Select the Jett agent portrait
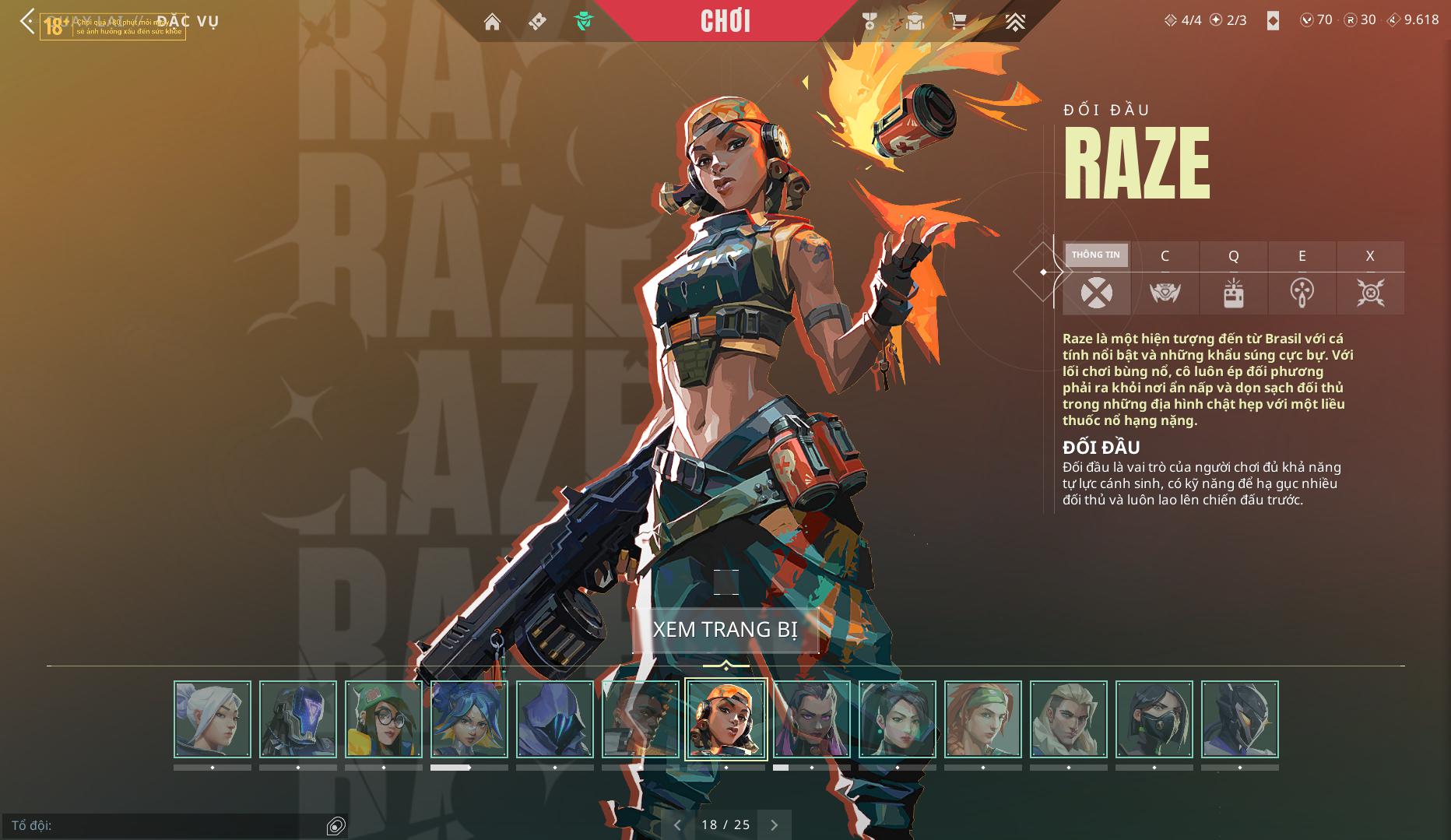Viewport: 1451px width, 840px height. [x=213, y=719]
